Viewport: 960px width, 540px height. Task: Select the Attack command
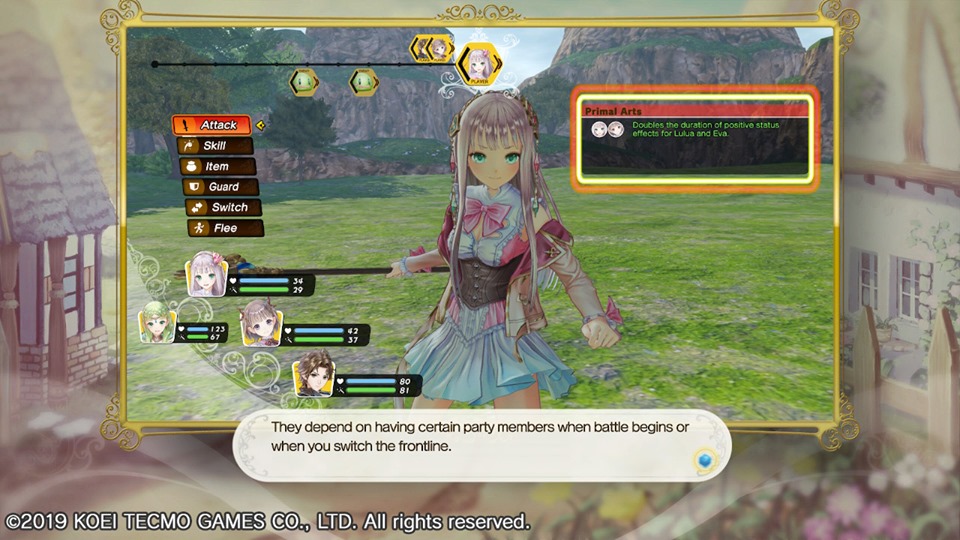click(211, 125)
